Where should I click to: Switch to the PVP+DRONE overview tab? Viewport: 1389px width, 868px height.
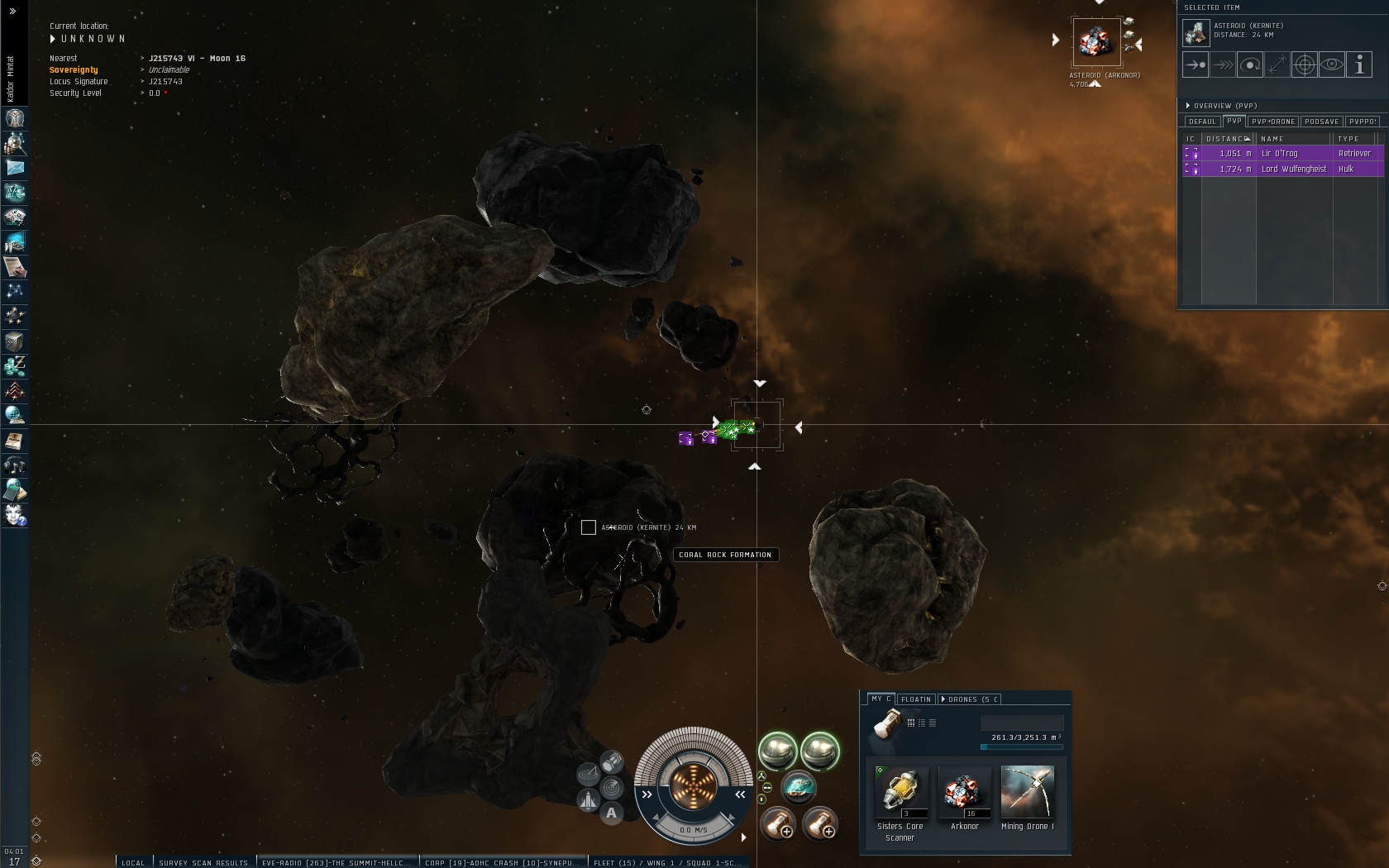(x=1273, y=122)
